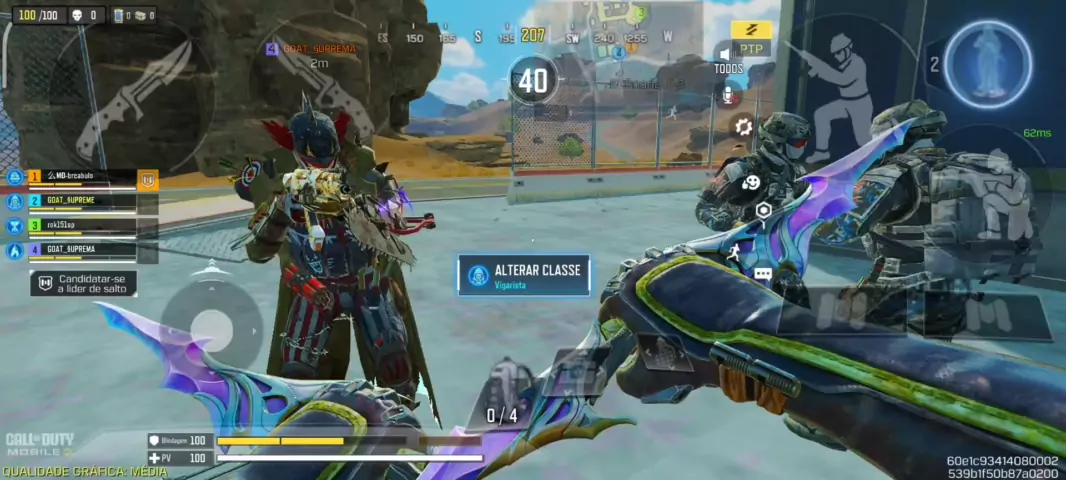Image resolution: width=1066 pixels, height=480 pixels.
Task: Tap the hexagon icon below the emote button
Action: tap(763, 210)
